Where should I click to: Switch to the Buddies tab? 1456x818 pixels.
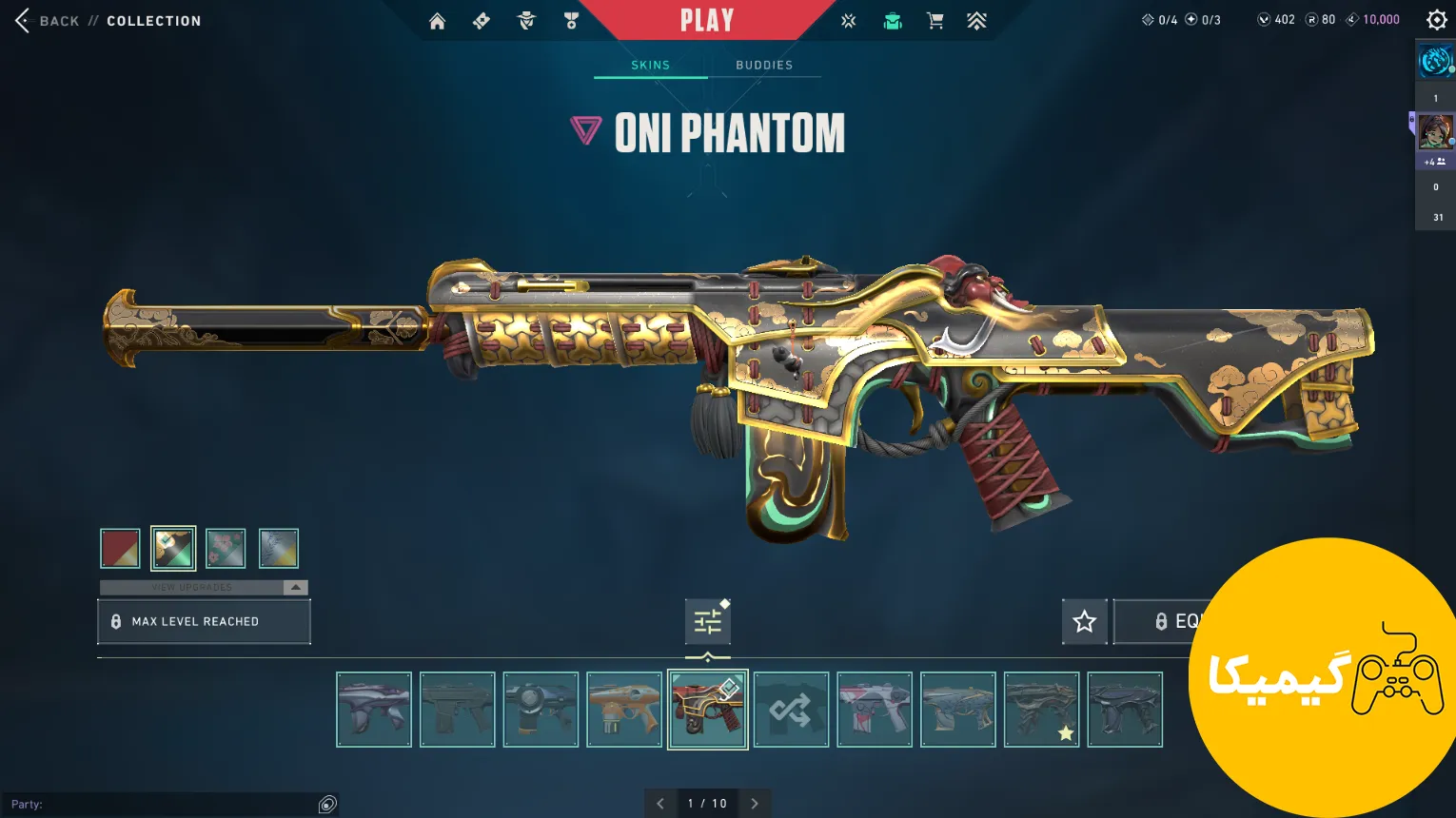764,65
